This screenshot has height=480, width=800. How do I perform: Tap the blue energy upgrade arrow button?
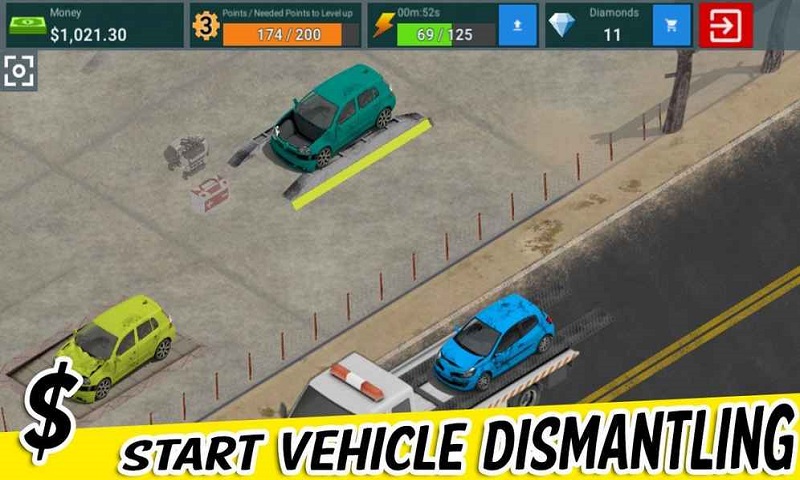click(x=517, y=26)
